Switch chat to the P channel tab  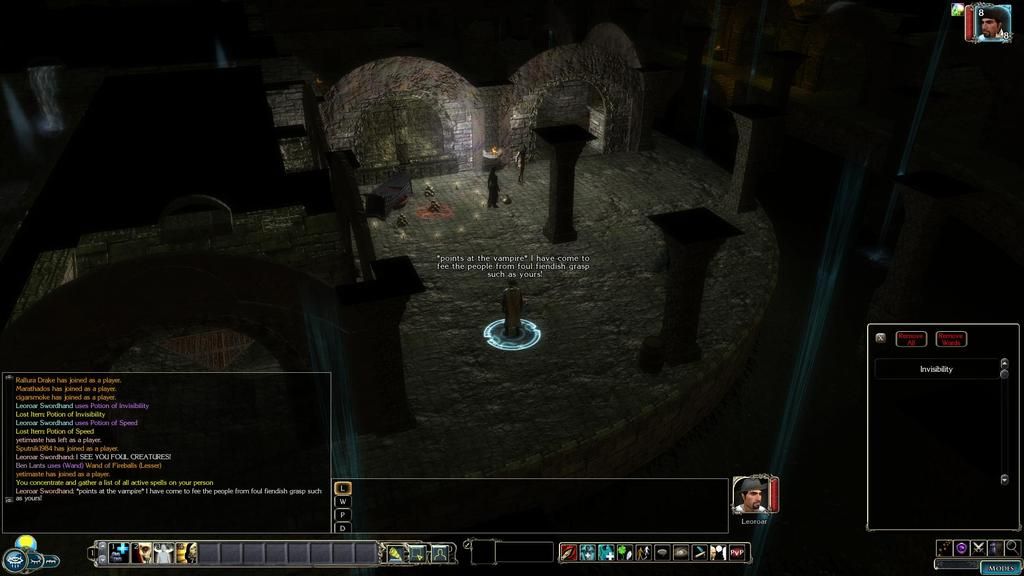point(344,515)
